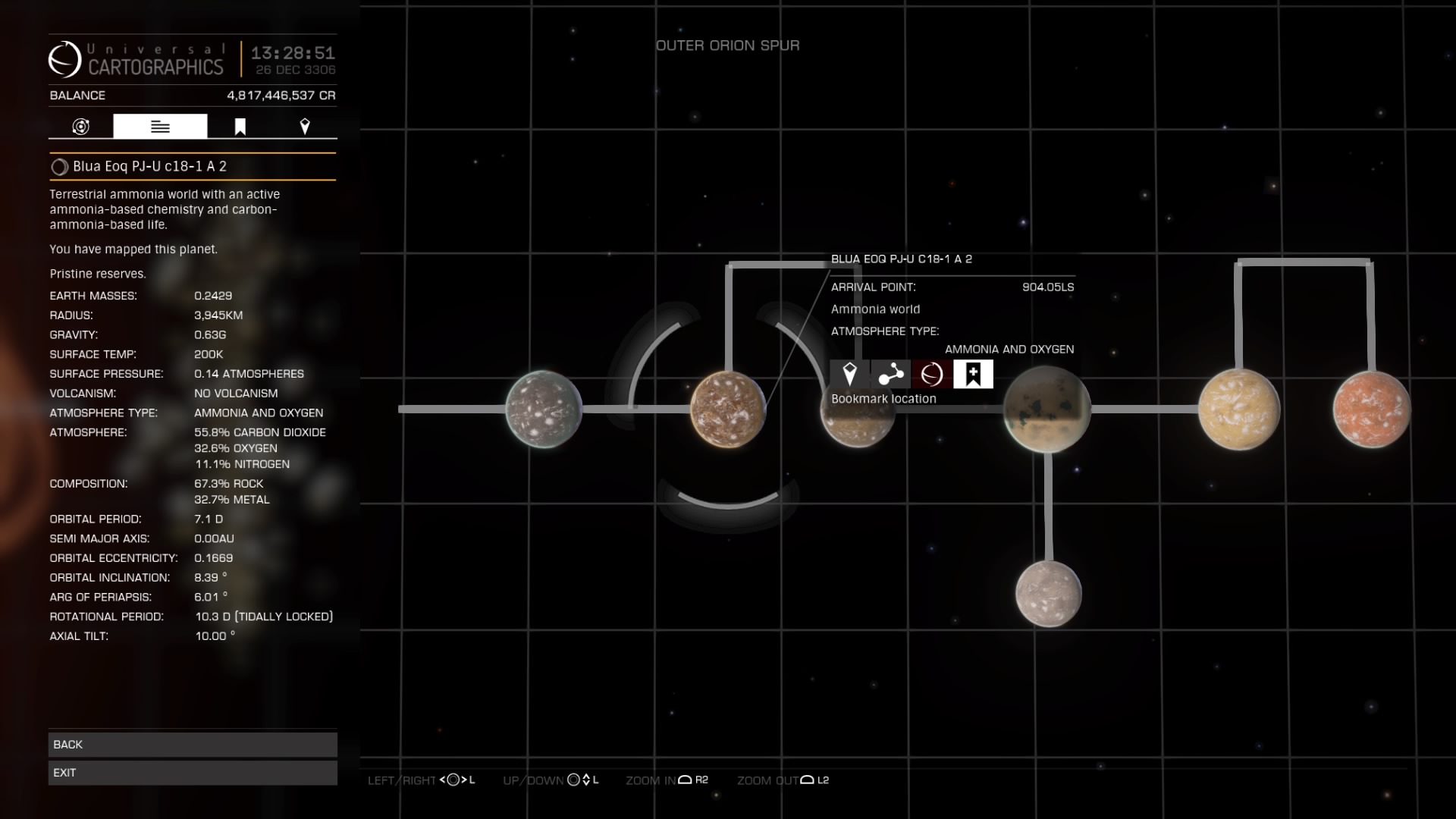Screen dimensions: 1456x819
Task: Exit the system map via EXIT
Action: coord(193,773)
